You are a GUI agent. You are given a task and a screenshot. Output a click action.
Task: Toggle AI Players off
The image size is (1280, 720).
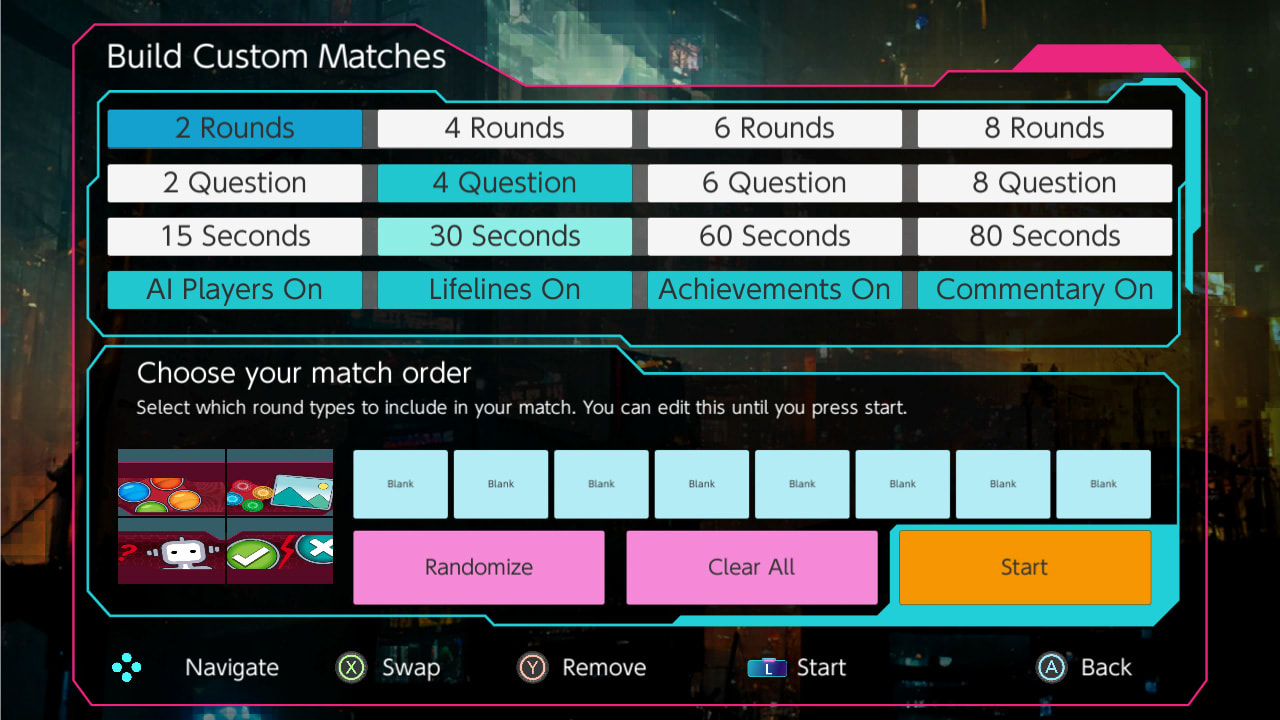click(x=234, y=289)
